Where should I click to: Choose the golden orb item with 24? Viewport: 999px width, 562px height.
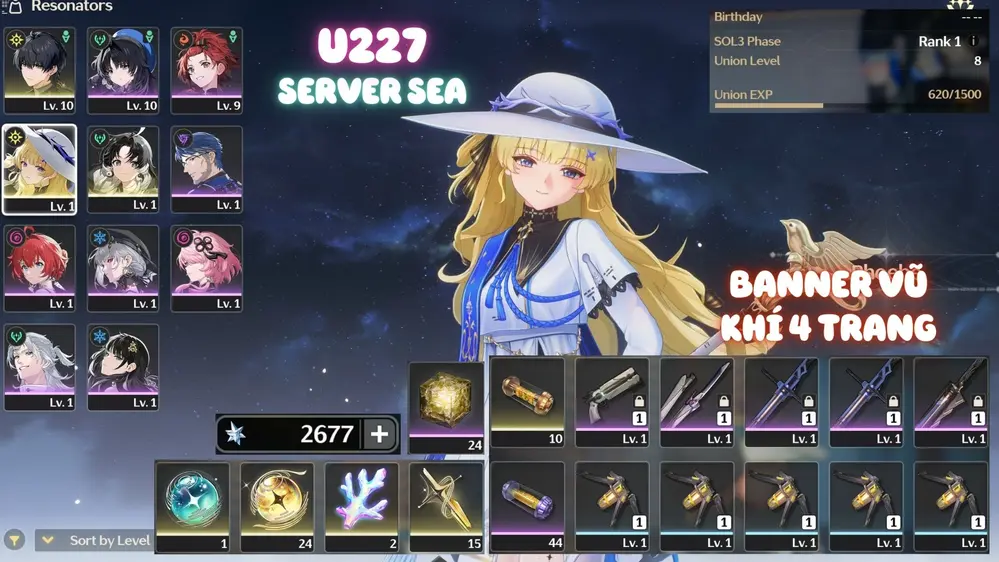[277, 505]
